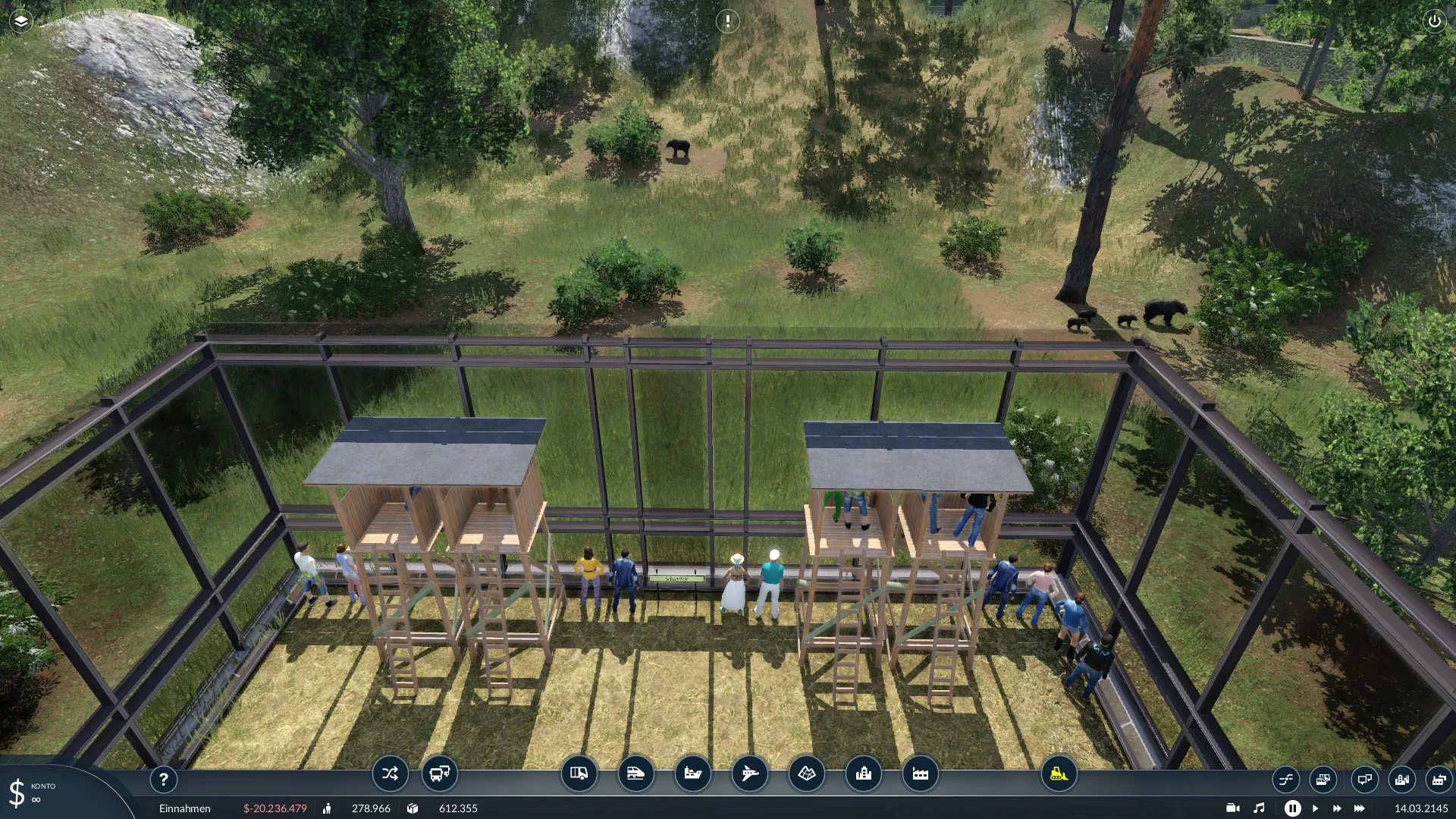Select the road construction truck menu
The width and height of the screenshot is (1456, 819).
point(579,774)
